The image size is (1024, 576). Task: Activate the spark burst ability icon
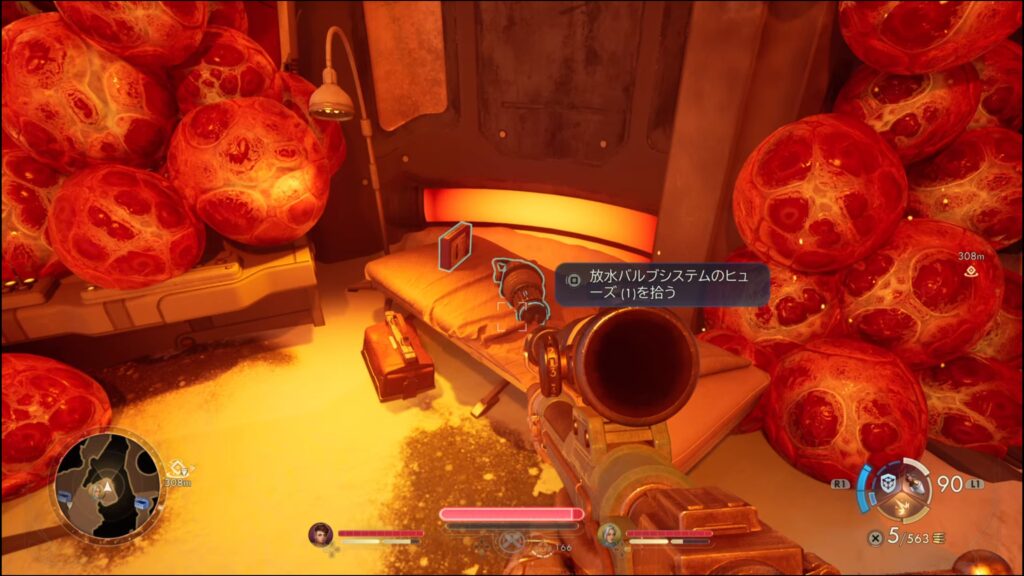tap(900, 508)
